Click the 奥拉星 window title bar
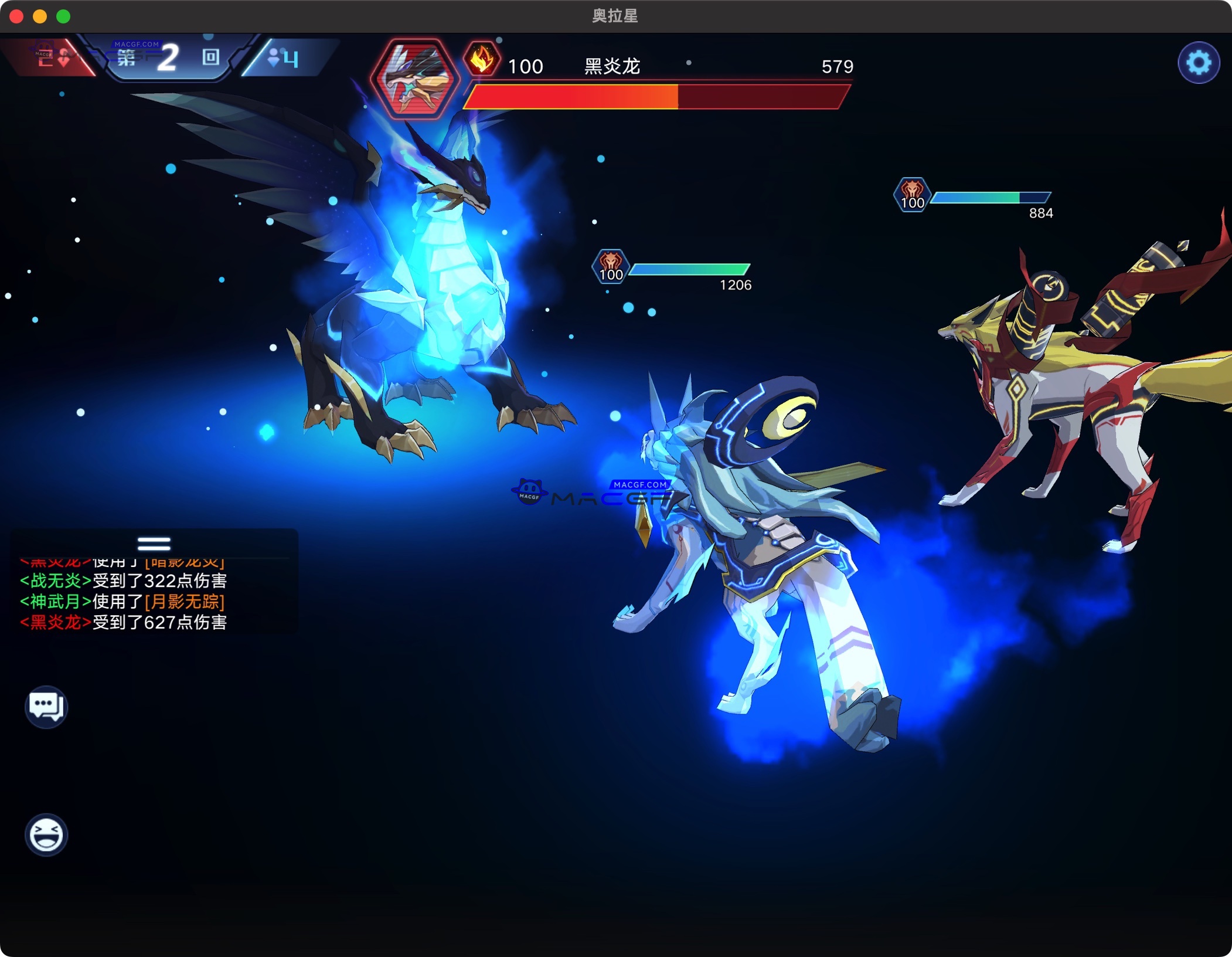The height and width of the screenshot is (957, 1232). (x=615, y=17)
